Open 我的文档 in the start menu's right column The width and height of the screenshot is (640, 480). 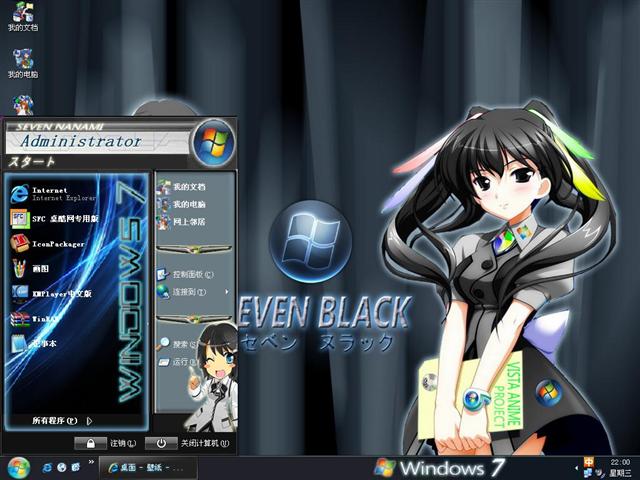click(187, 187)
